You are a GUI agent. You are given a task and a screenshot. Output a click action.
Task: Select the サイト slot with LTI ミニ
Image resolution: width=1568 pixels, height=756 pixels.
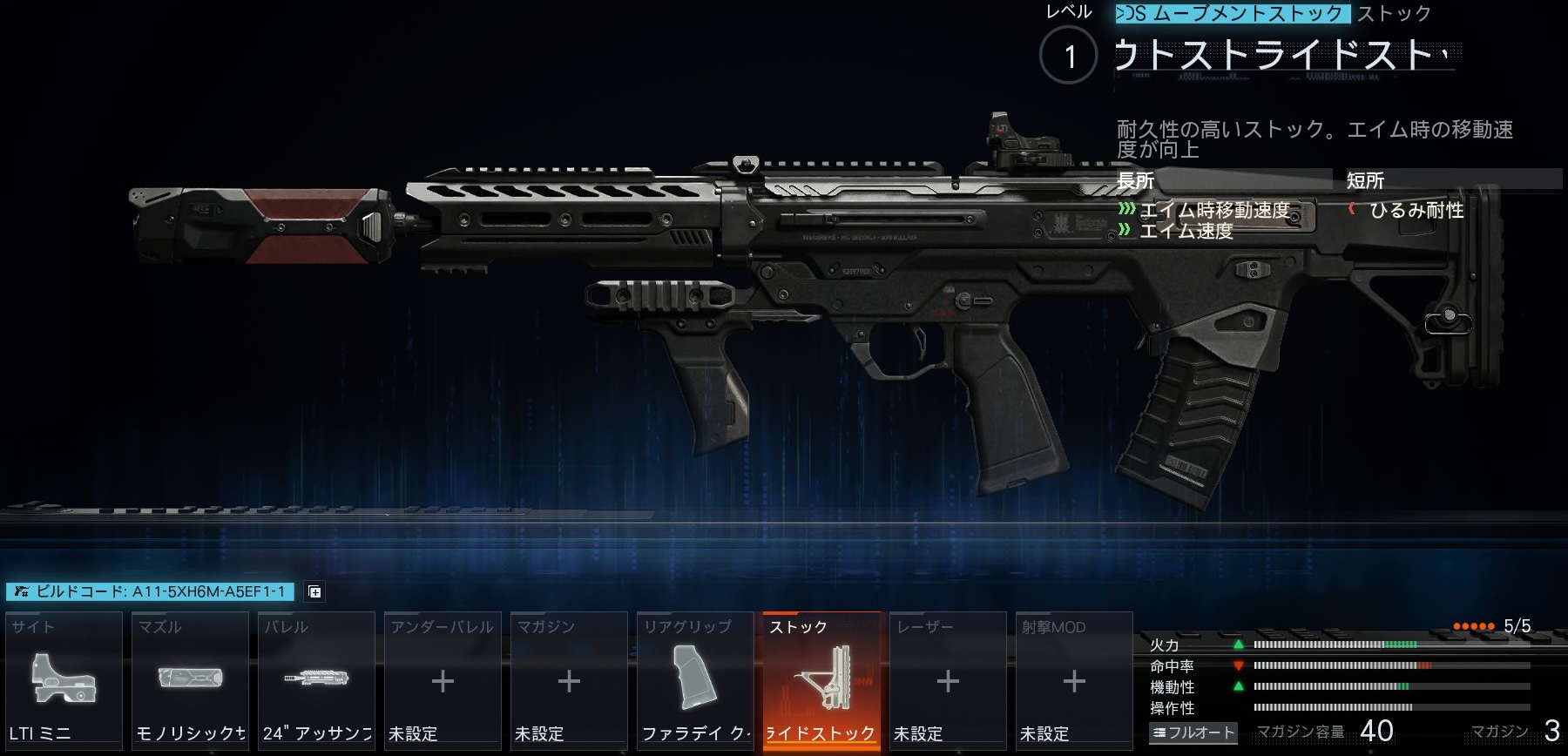[64, 681]
